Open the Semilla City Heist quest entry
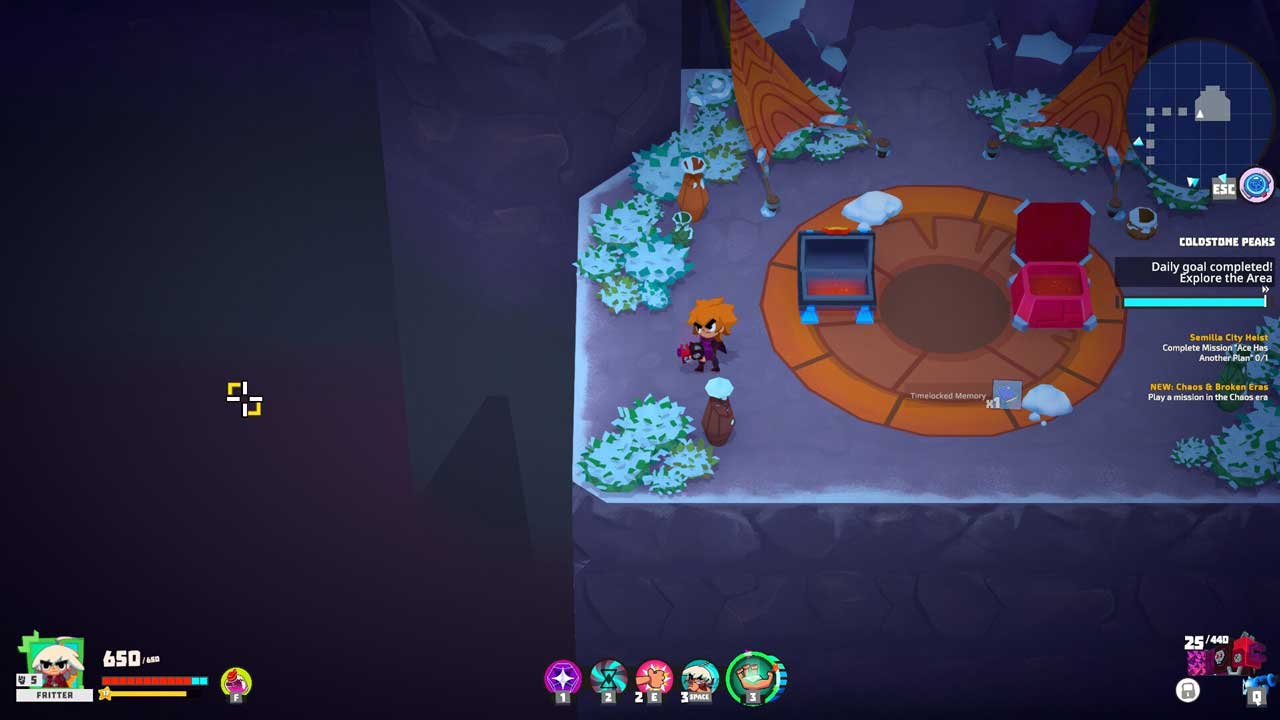 tap(1214, 347)
